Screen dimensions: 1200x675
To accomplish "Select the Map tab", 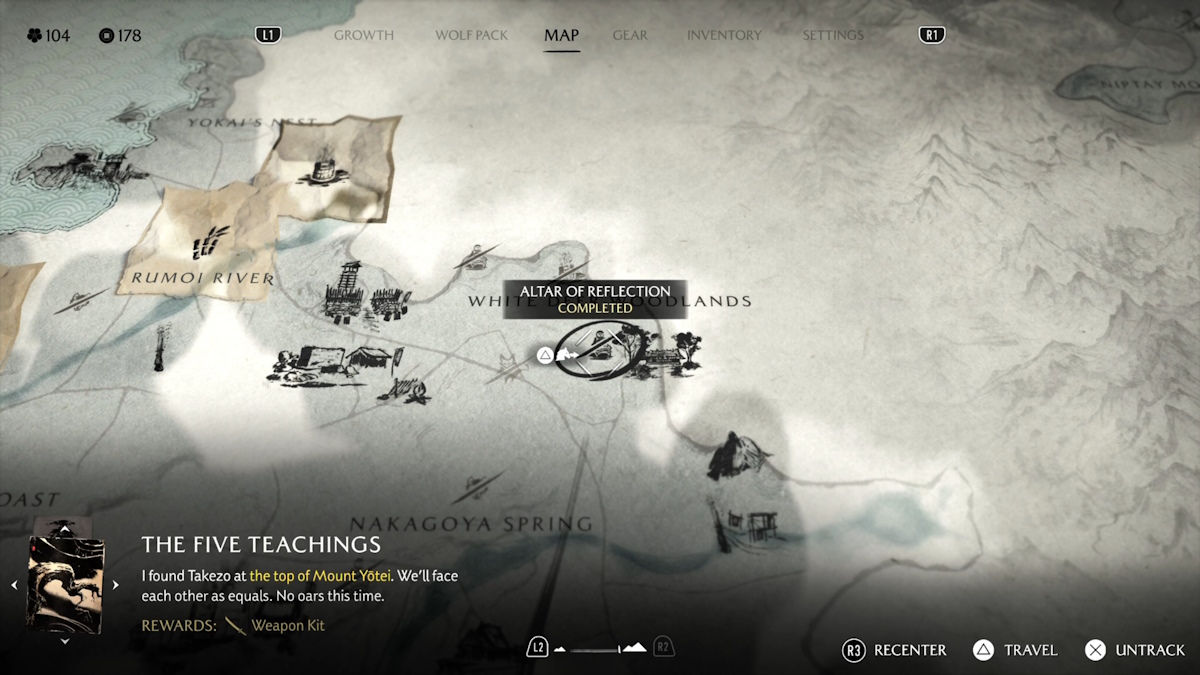I will 561,35.
